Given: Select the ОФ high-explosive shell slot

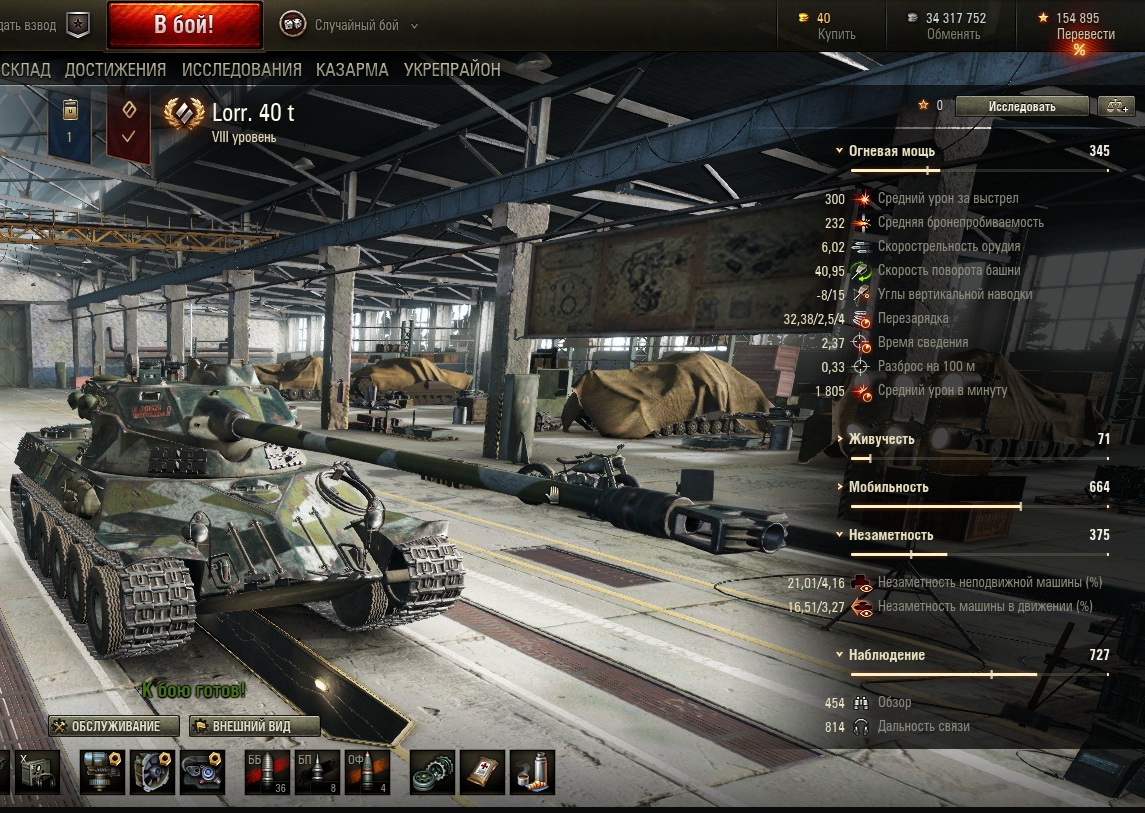Looking at the screenshot, I should pos(367,773).
